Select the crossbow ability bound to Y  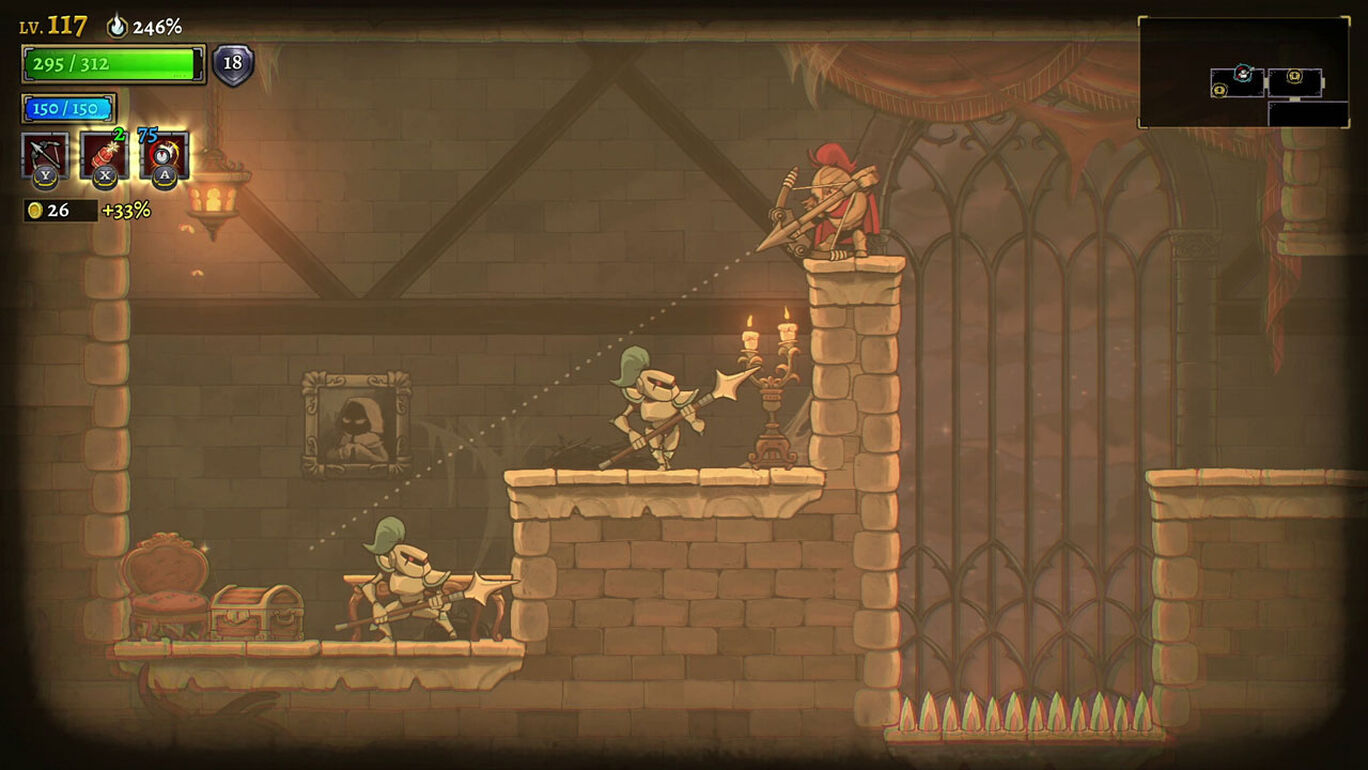pyautogui.click(x=43, y=154)
